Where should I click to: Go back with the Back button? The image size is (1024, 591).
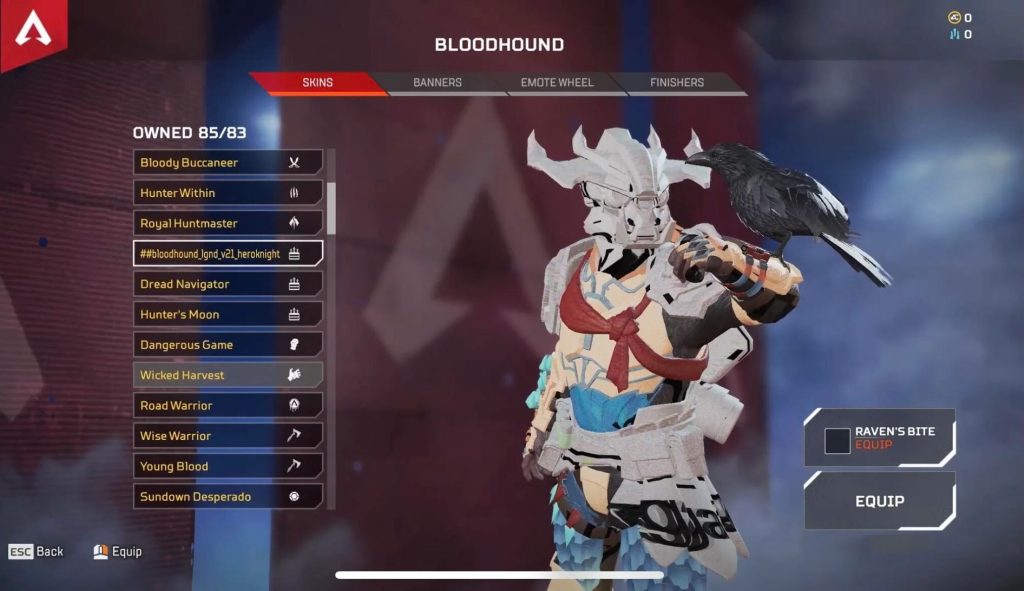37,552
